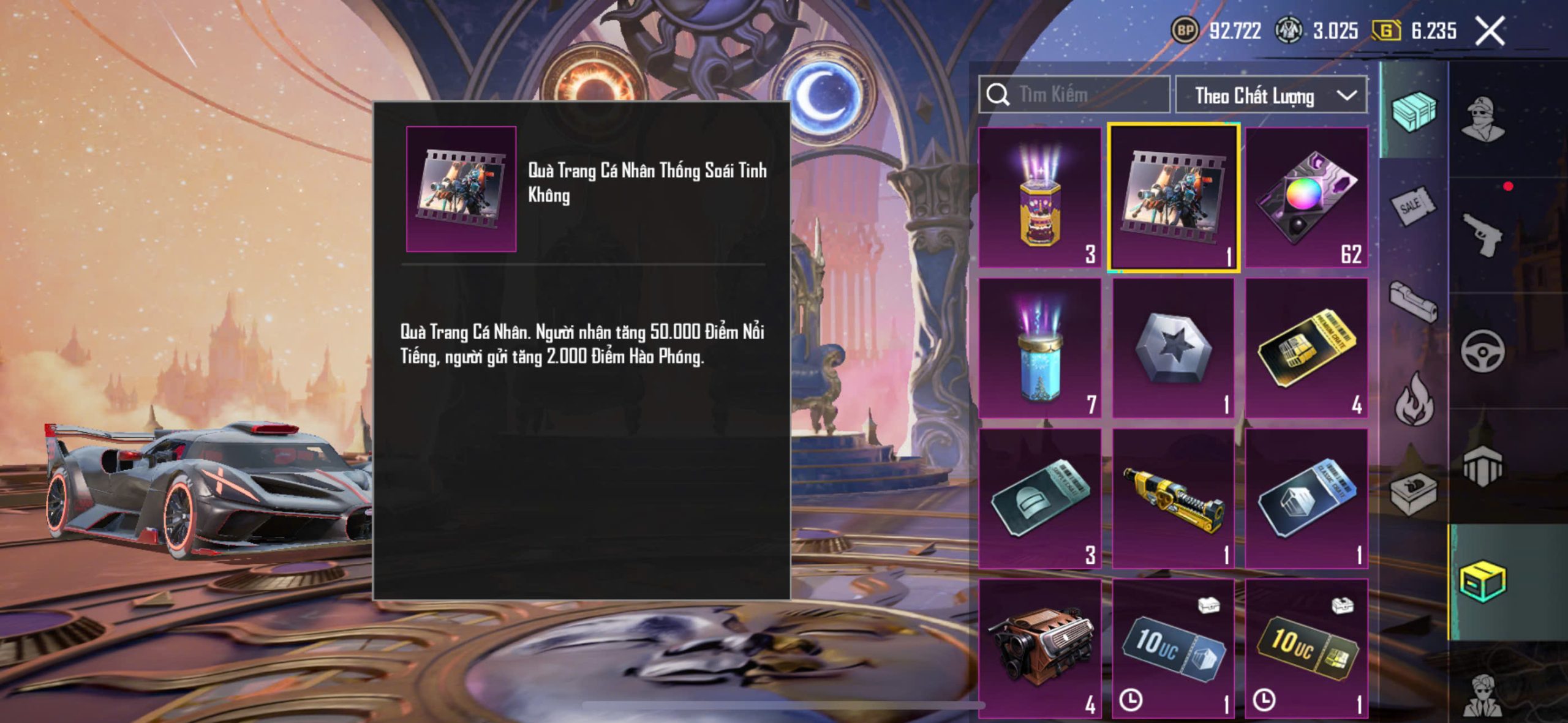Click the Tìm Kiếm search field
1568x723 pixels.
[1074, 95]
